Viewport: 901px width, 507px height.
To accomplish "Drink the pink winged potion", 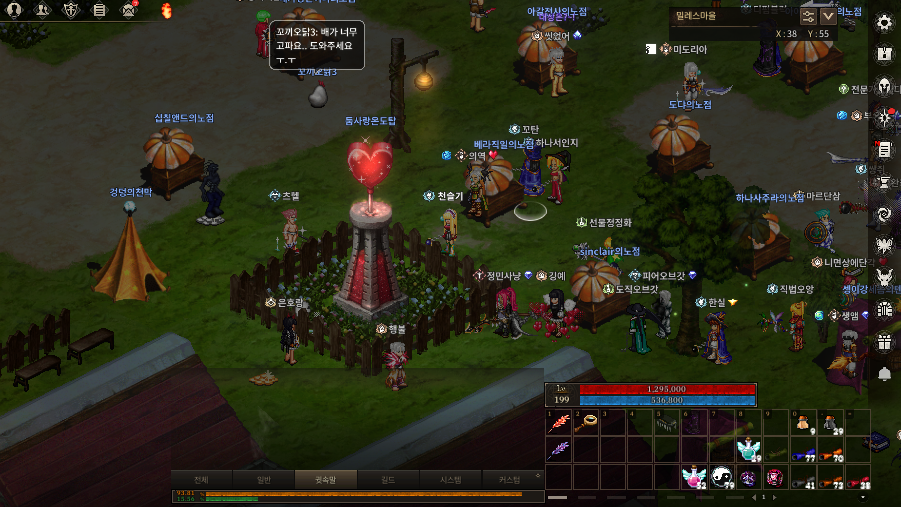I will (x=693, y=476).
